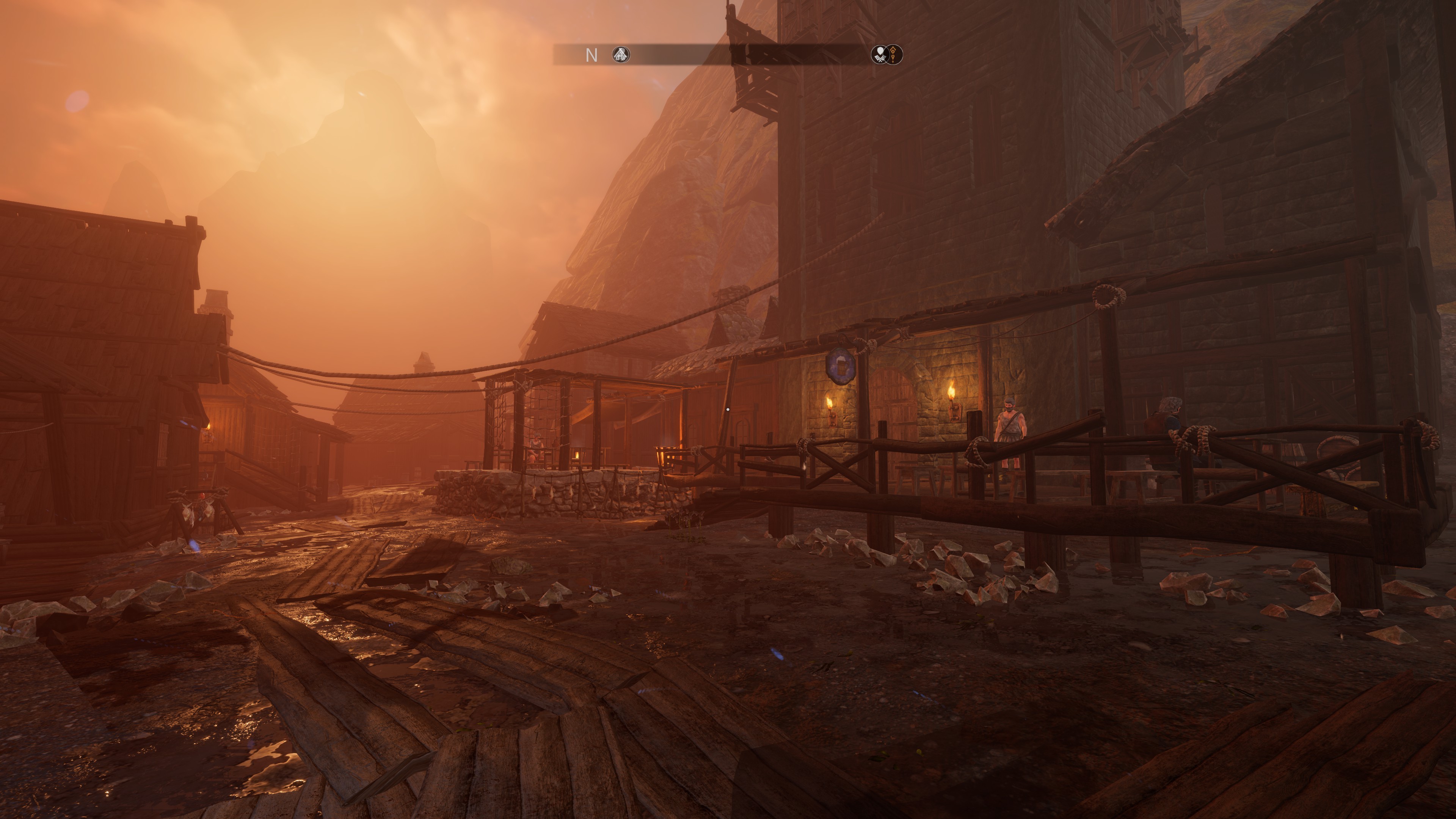Select the orange quest marker on compass
The image size is (1456, 819).
point(894,55)
